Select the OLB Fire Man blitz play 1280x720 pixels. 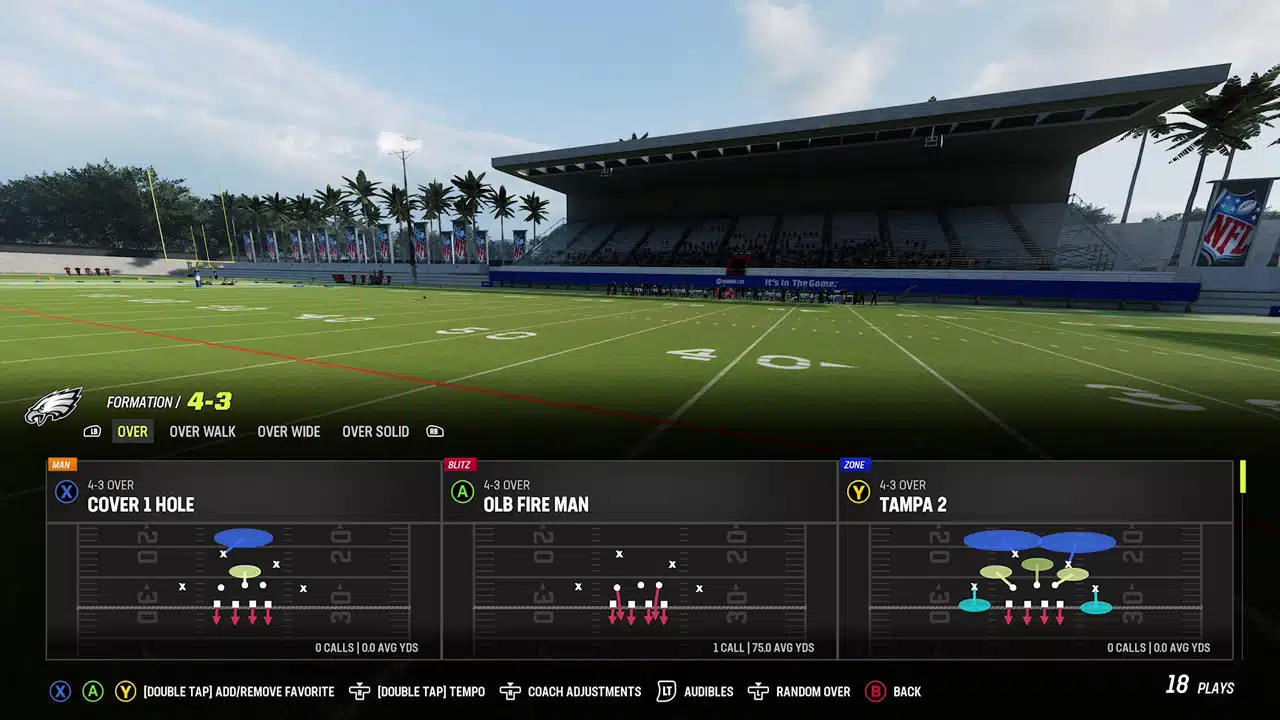(x=640, y=560)
